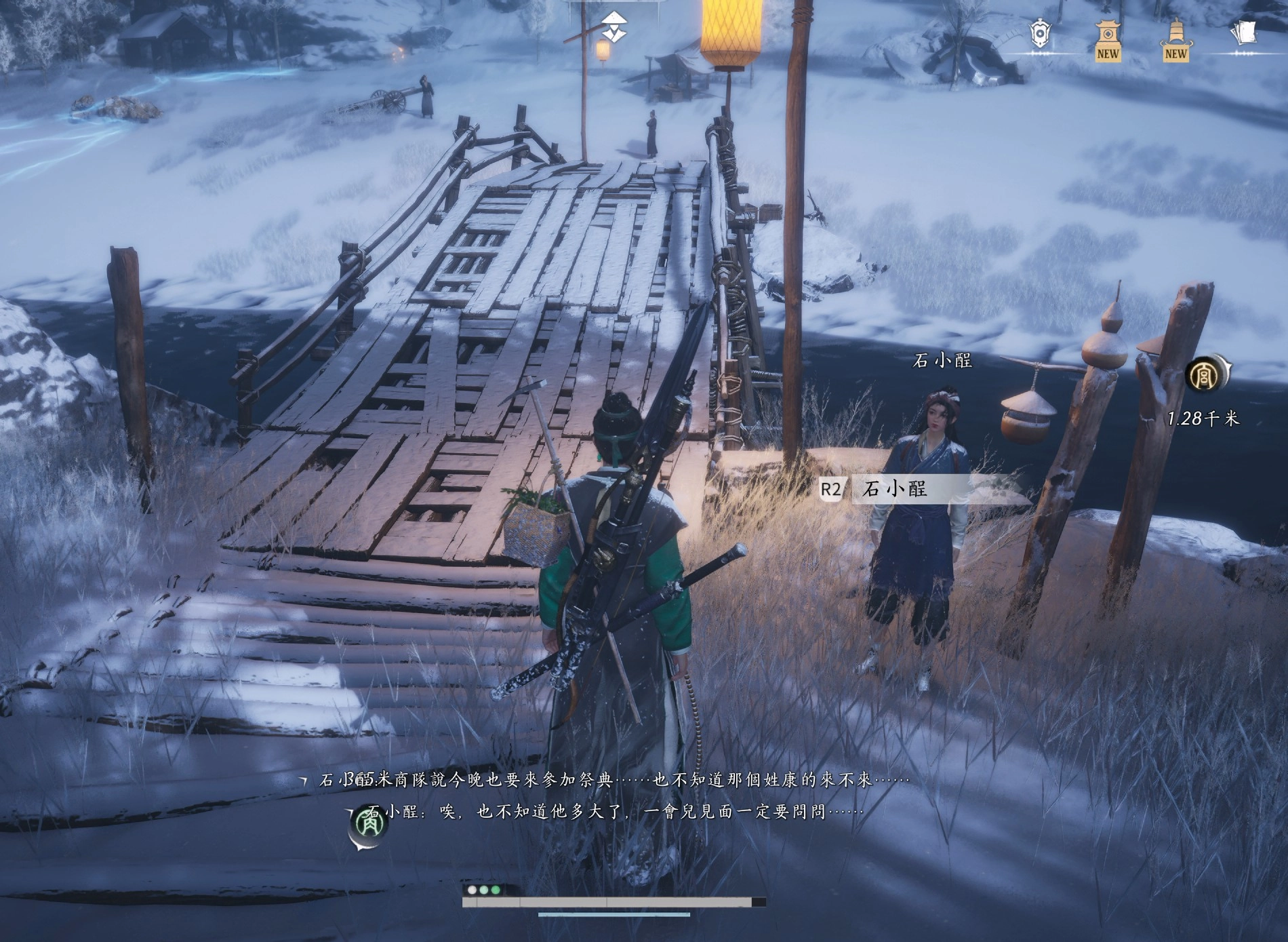This screenshot has height=942, width=1288.
Task: Open the shield-shaped emblem icon
Action: [1039, 34]
